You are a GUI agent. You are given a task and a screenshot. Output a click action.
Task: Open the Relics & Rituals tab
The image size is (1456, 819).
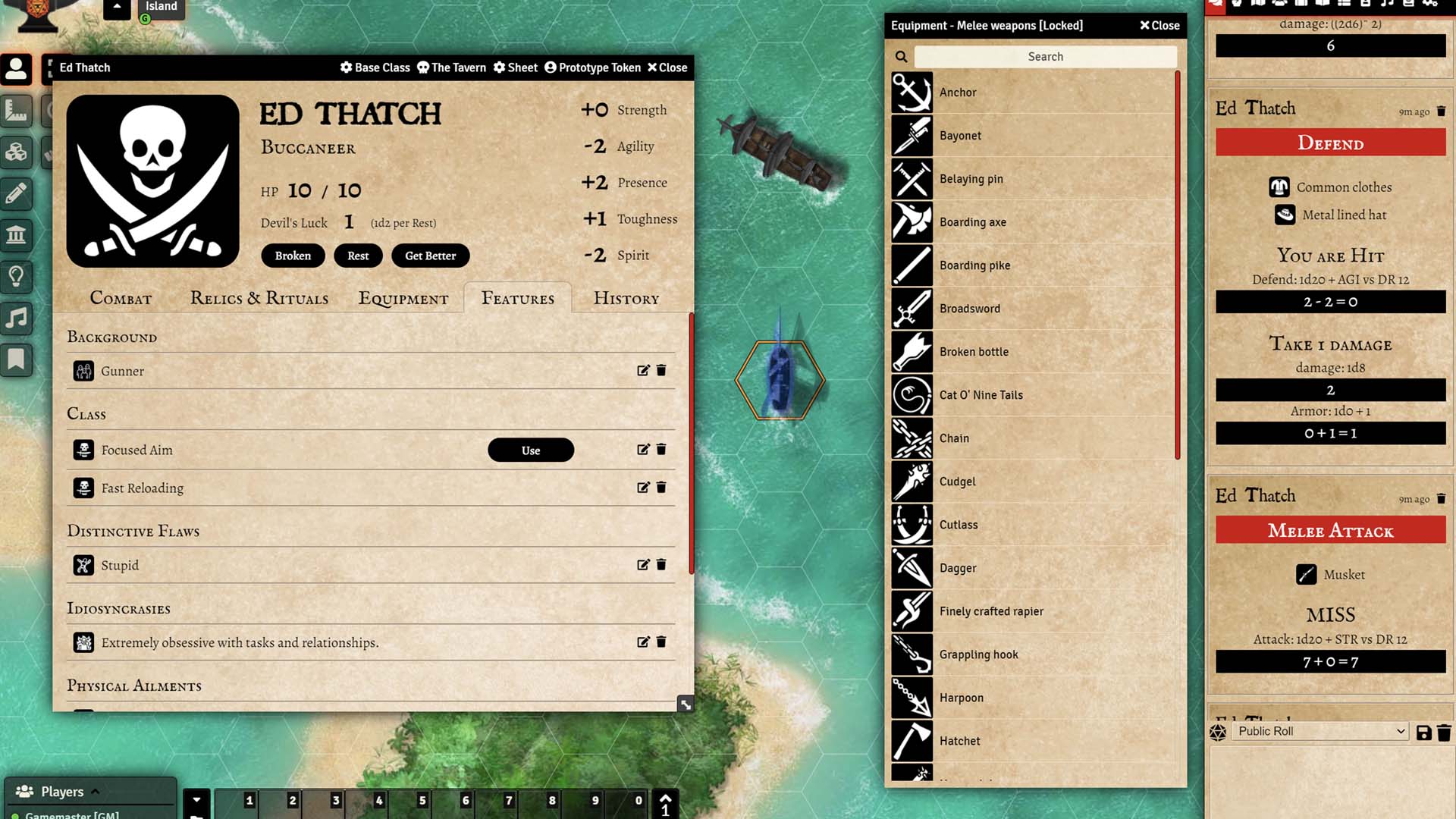tap(259, 299)
